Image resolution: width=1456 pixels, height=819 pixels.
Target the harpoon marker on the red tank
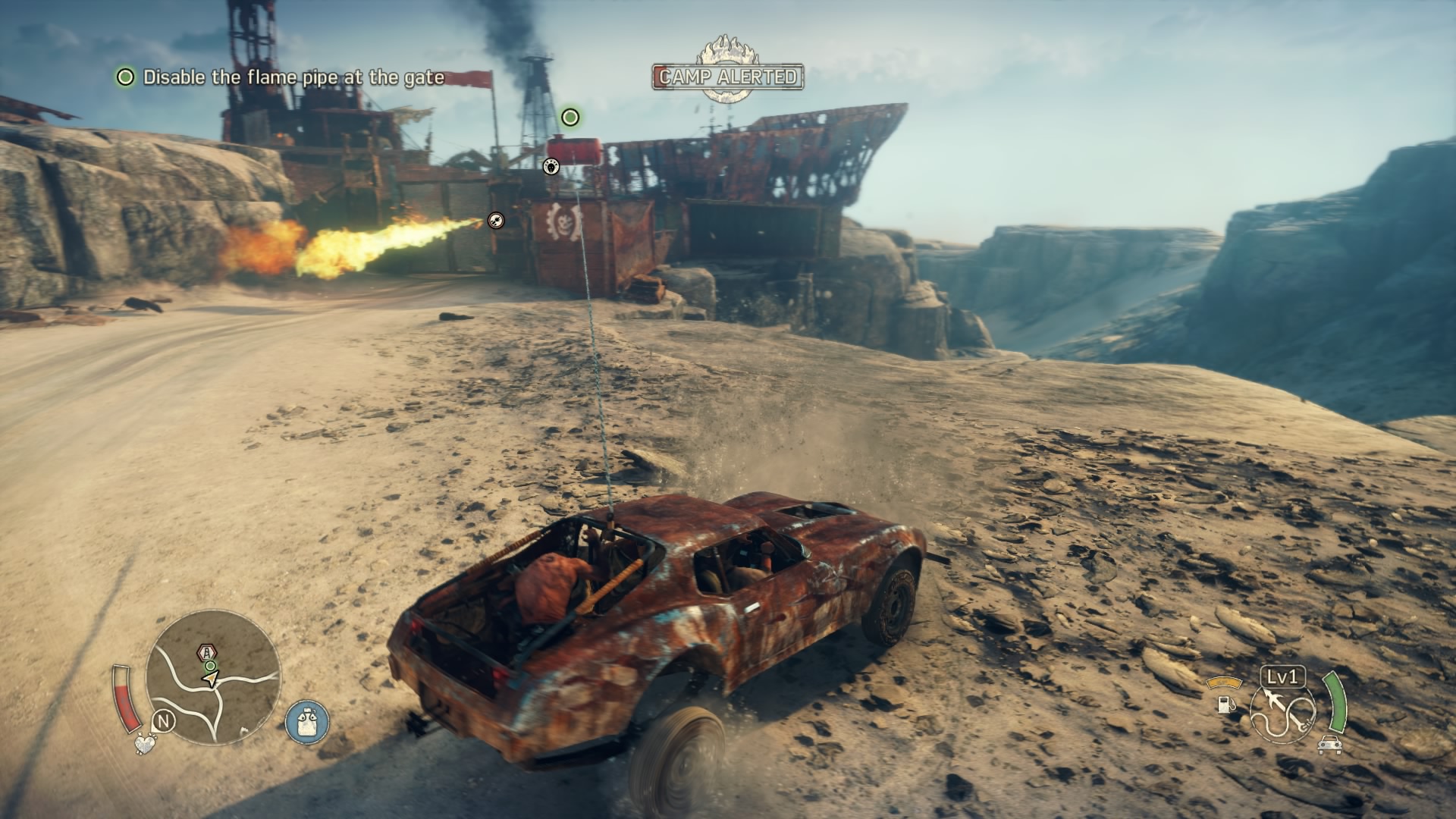tap(551, 166)
